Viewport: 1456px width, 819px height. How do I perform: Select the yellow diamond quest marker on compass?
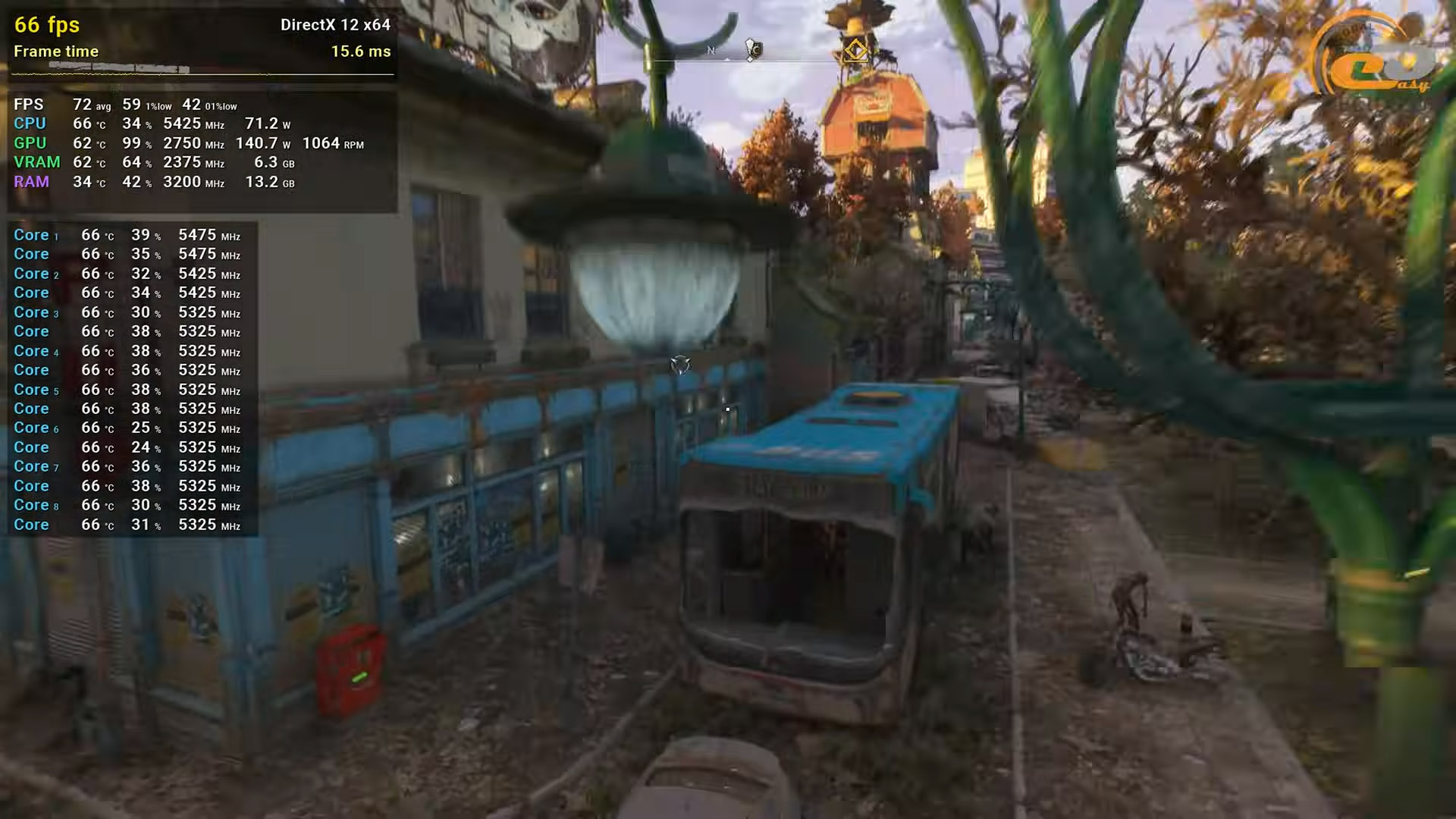(855, 51)
